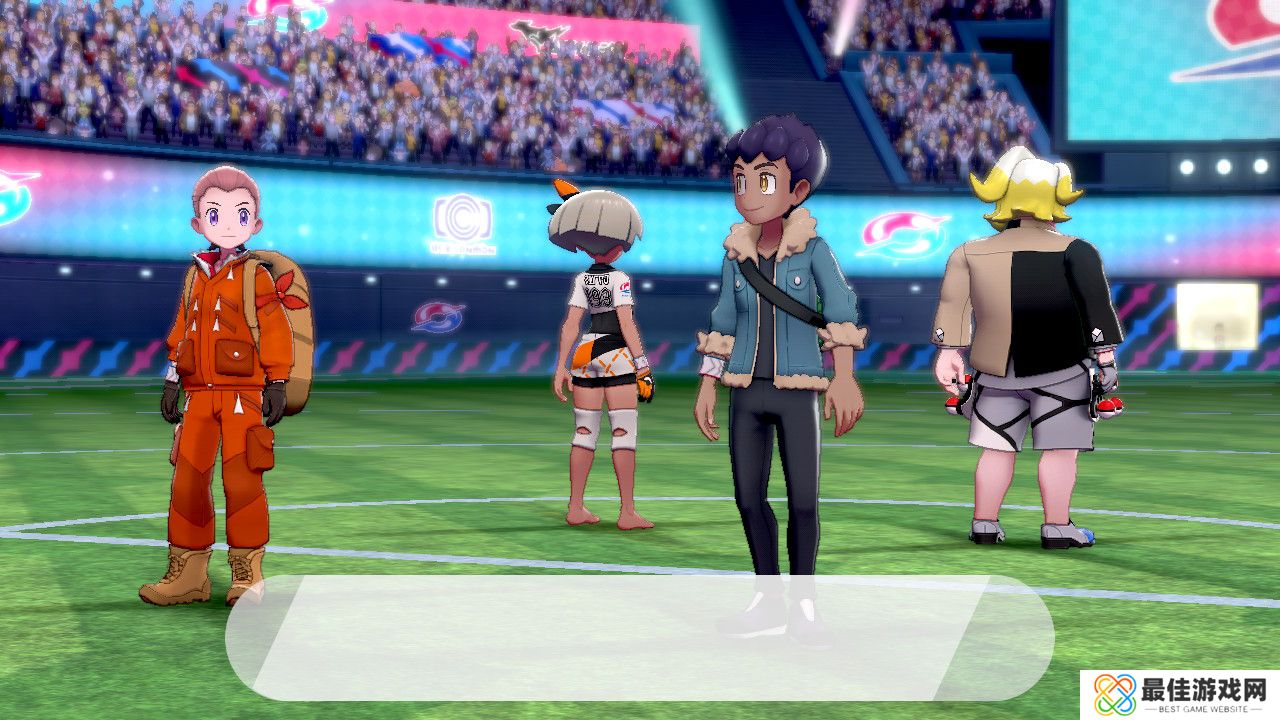Click the empty dialogue box to advance
The width and height of the screenshot is (1280, 720).
coord(640,637)
